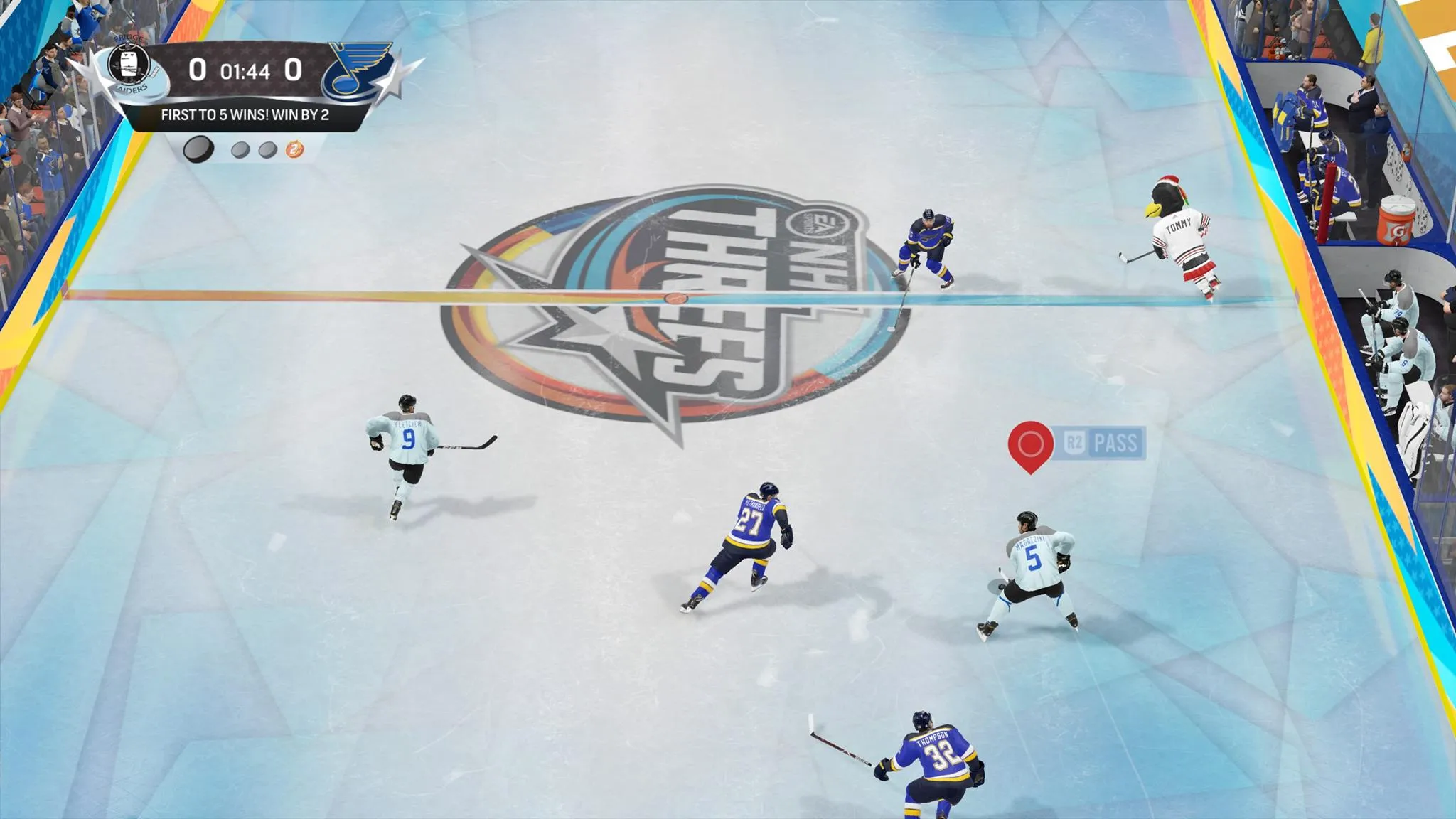Select the orange bonus puck icon
Viewport: 1456px width, 819px height.
294,149
